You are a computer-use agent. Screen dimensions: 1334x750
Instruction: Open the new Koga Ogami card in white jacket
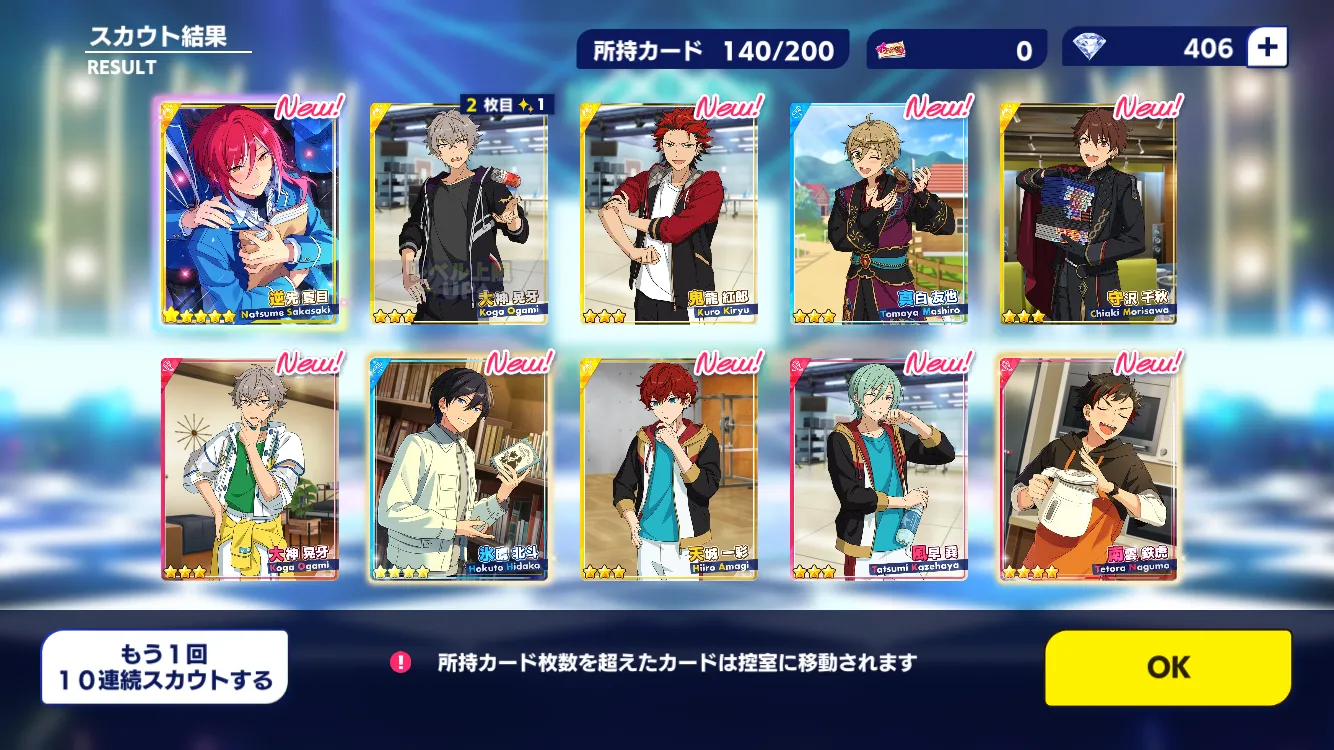[x=250, y=470]
